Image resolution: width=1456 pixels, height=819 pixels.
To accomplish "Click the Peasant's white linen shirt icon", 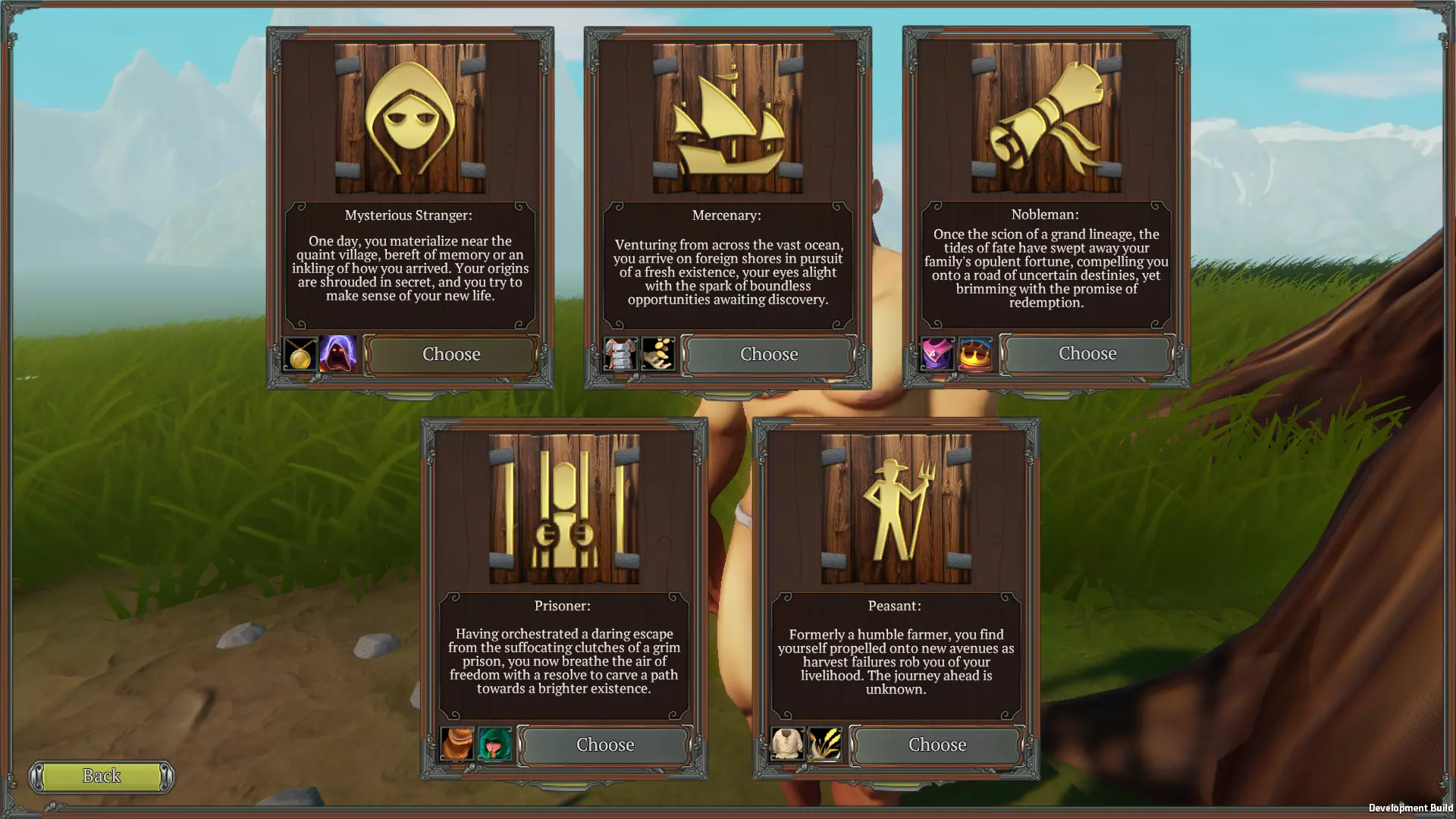I will click(787, 745).
